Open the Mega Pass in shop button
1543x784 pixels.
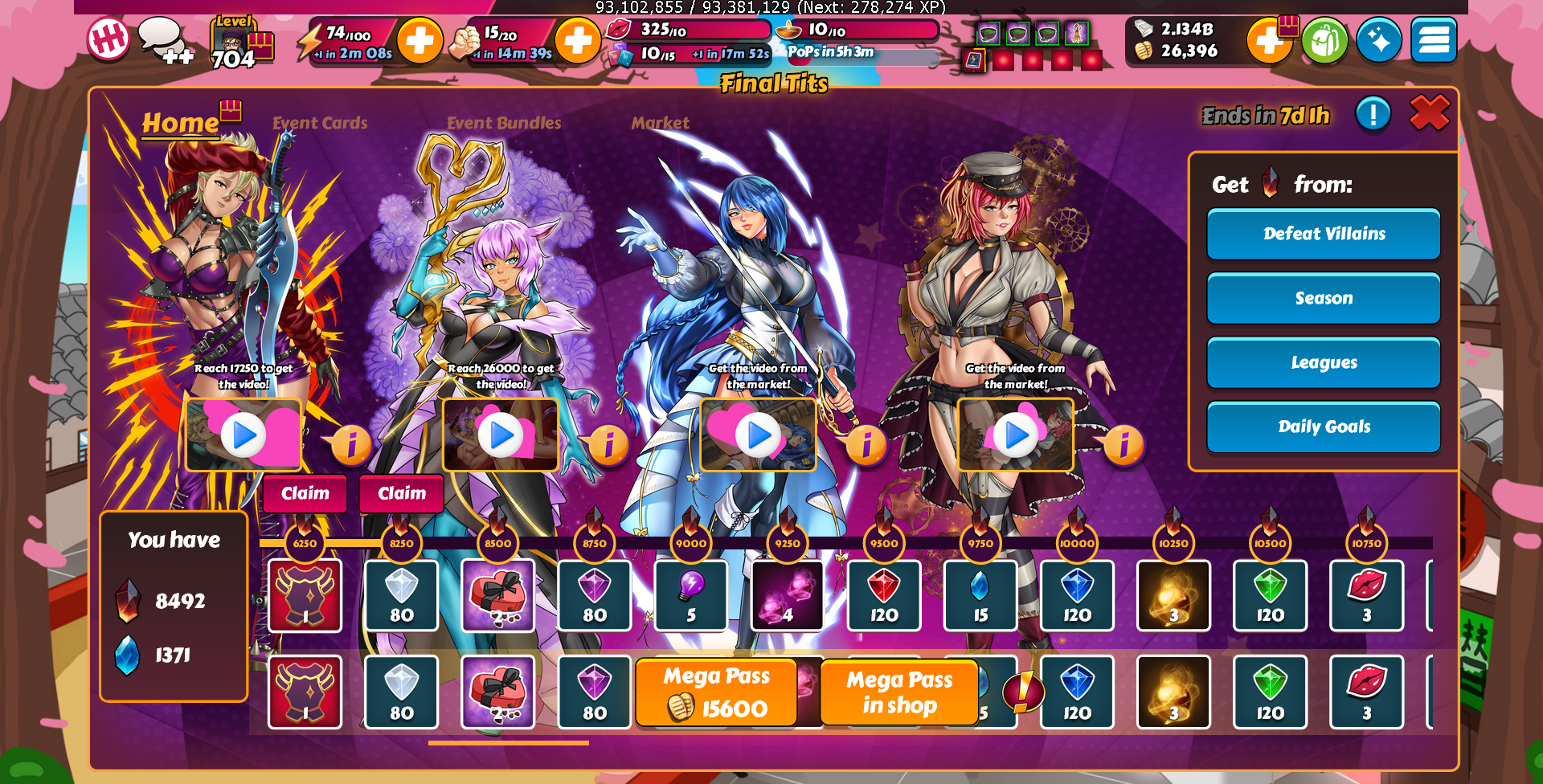(898, 692)
